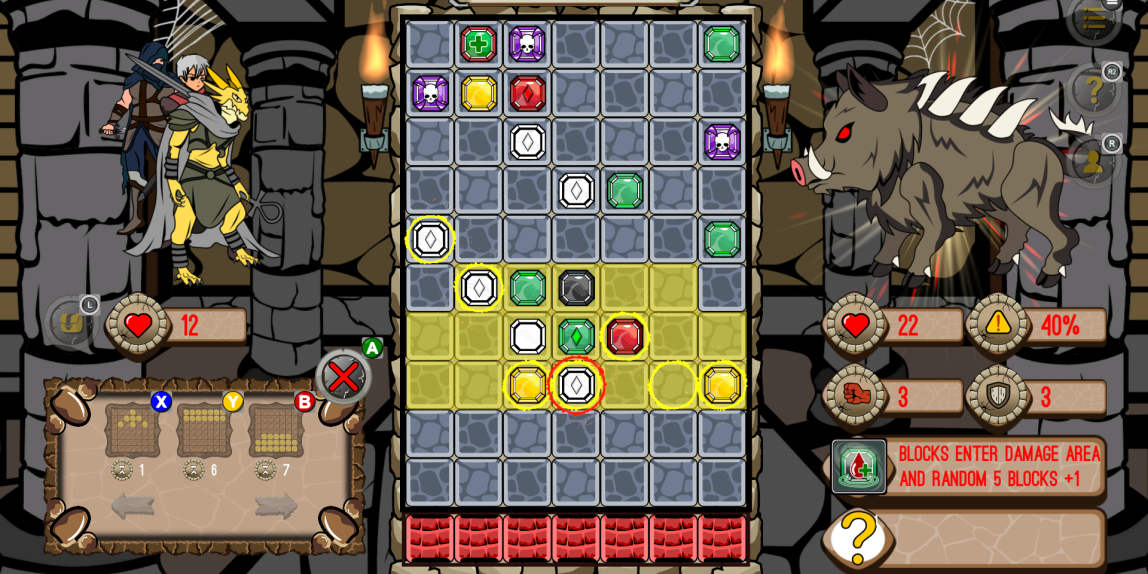Select the green block with diamond mark

point(577,337)
